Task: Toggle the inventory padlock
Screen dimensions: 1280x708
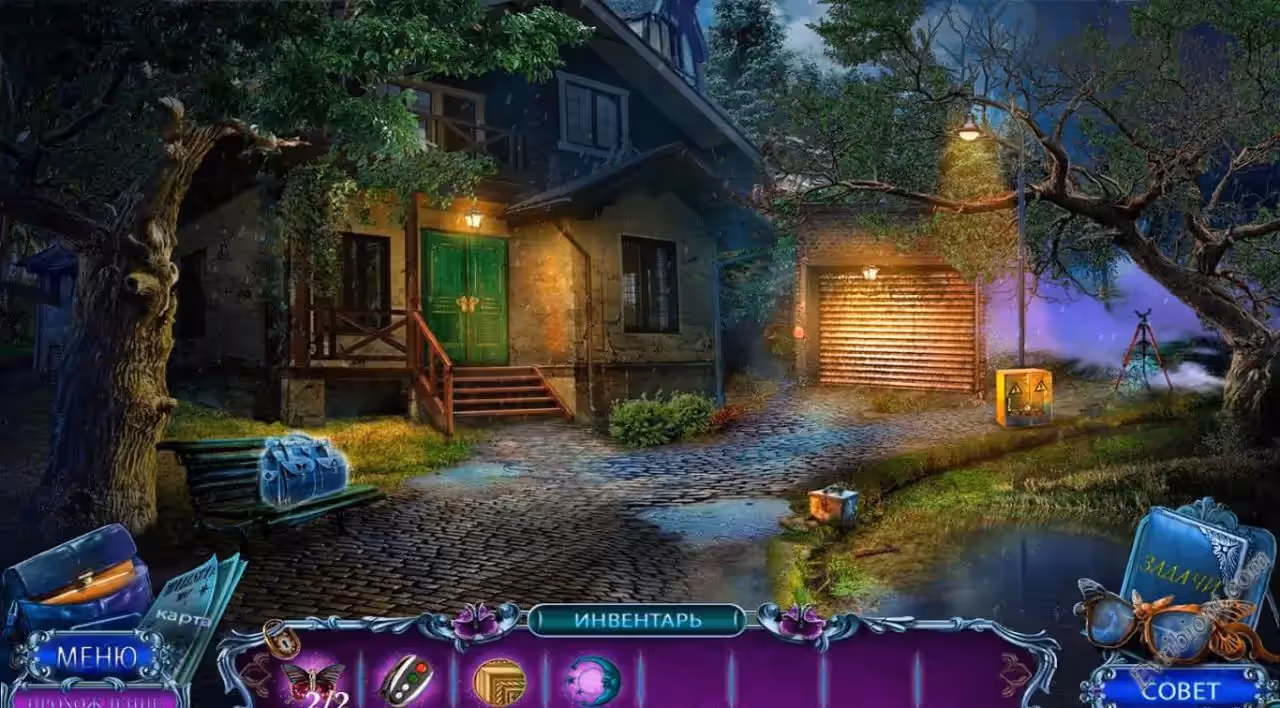Action: 279,638
